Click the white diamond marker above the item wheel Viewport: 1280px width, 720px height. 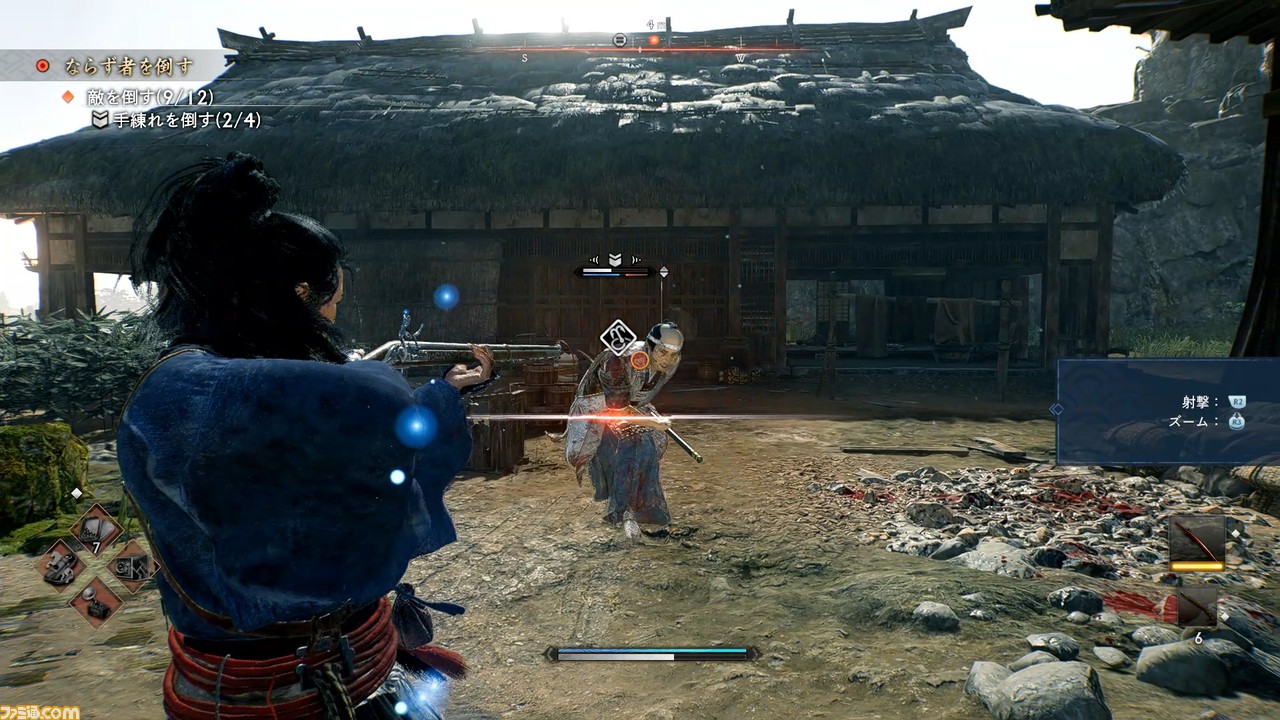[x=76, y=493]
